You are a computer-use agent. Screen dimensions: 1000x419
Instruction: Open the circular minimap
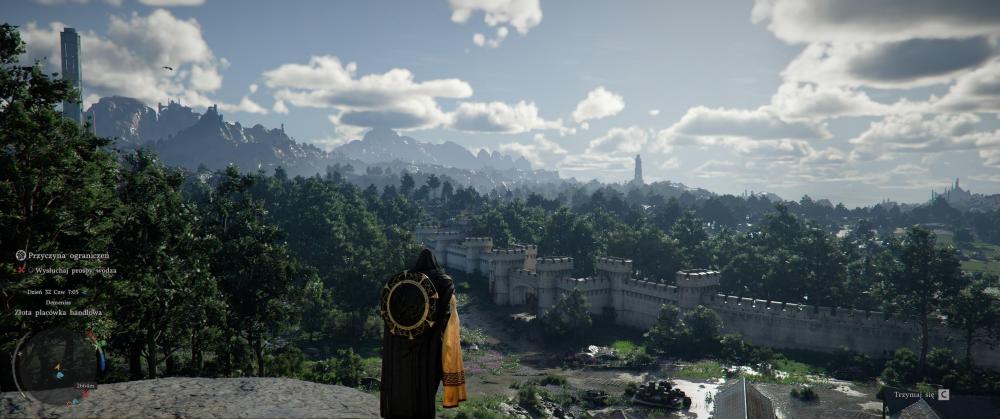56,367
